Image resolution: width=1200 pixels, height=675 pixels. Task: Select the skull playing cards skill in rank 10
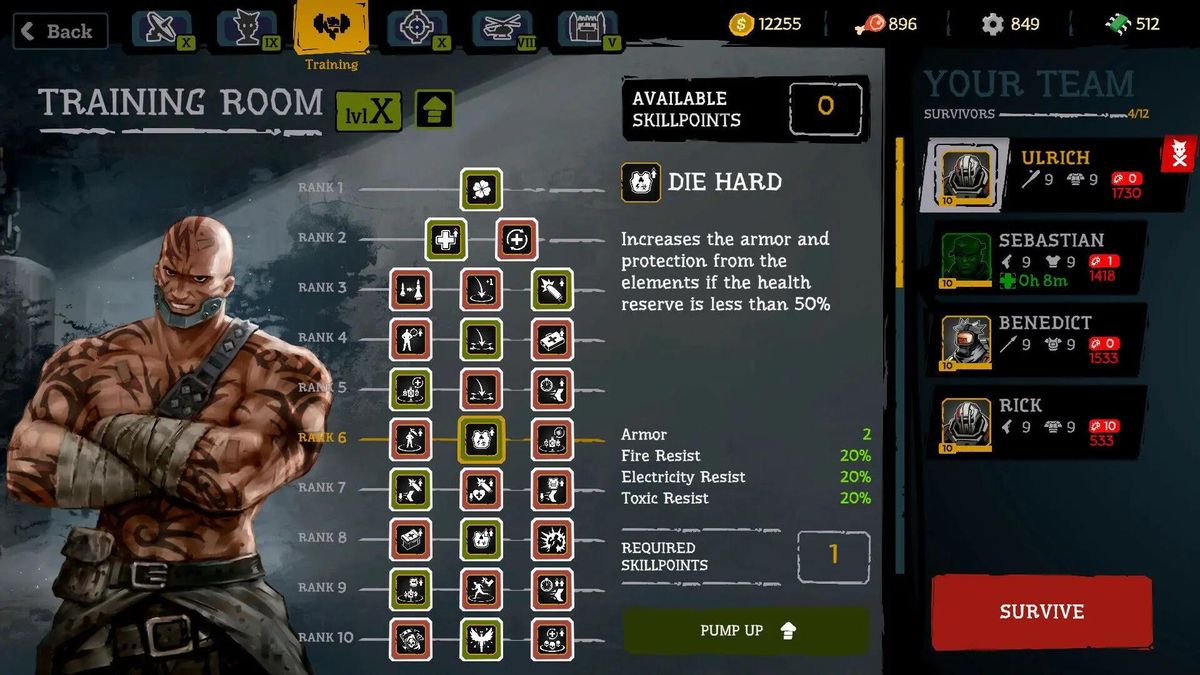(410, 639)
